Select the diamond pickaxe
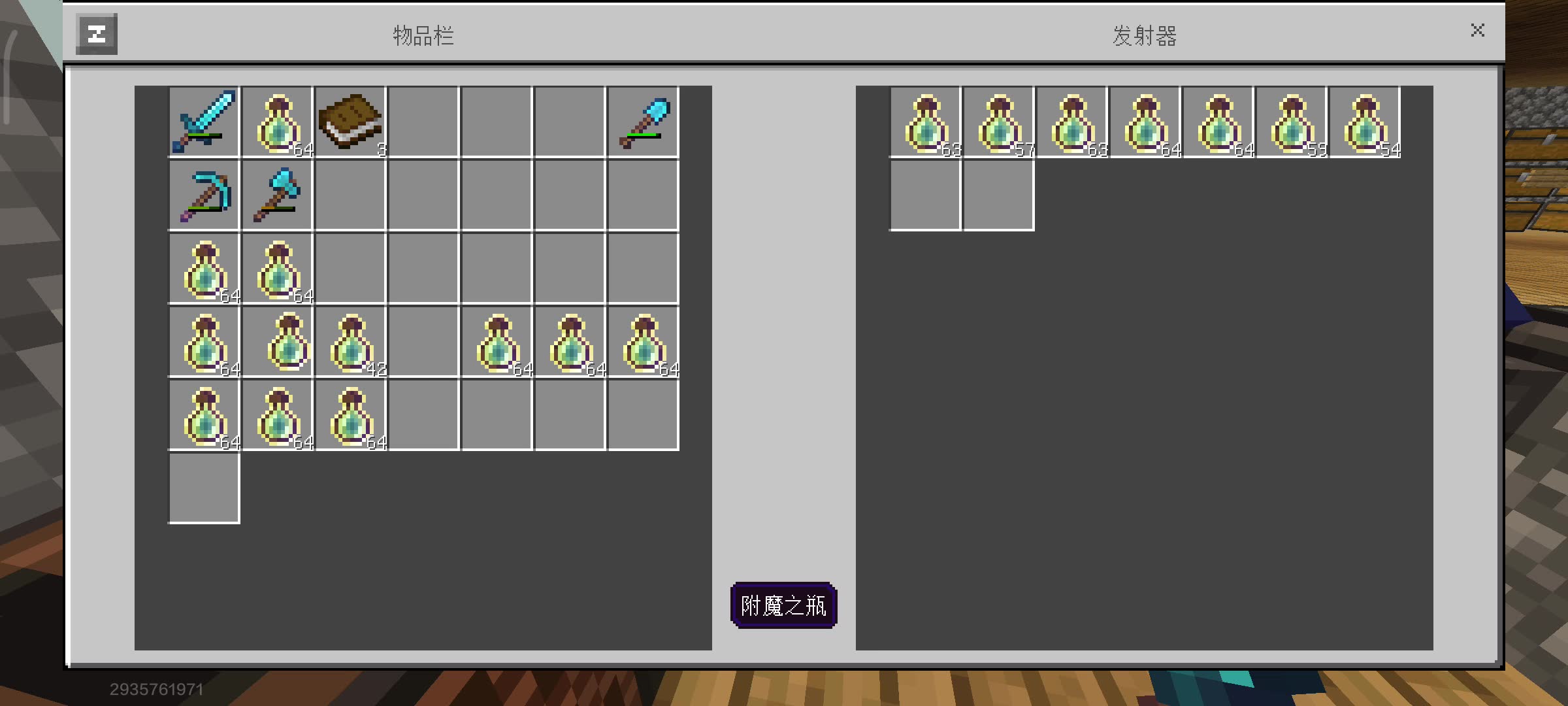This screenshot has height=706, width=1568. pos(204,195)
